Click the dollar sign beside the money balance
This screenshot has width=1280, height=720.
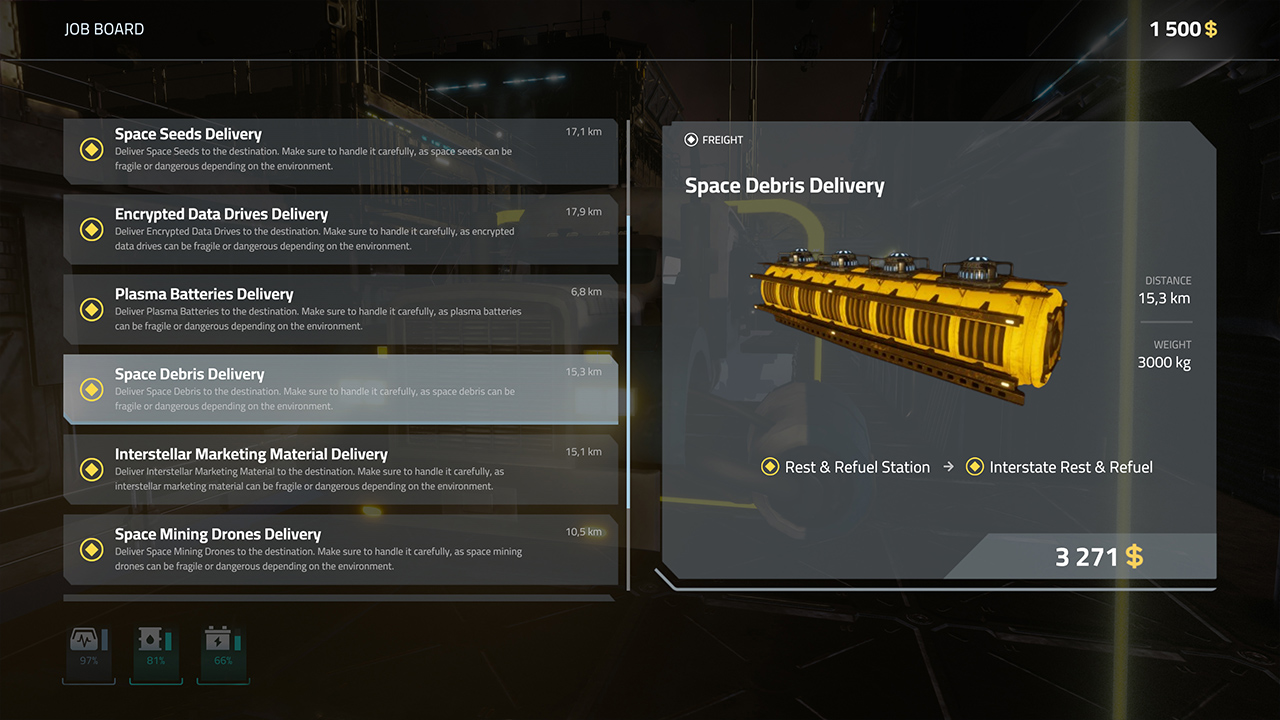pyautogui.click(x=1210, y=29)
